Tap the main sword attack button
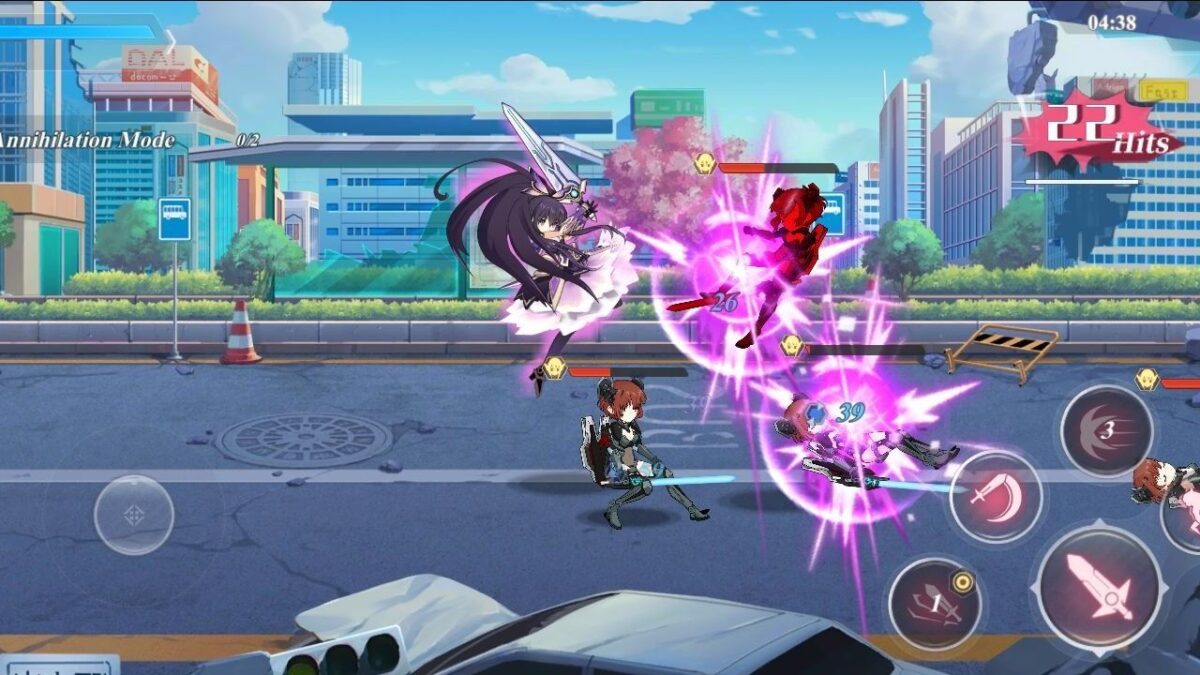This screenshot has width=1200, height=675. point(1099,587)
